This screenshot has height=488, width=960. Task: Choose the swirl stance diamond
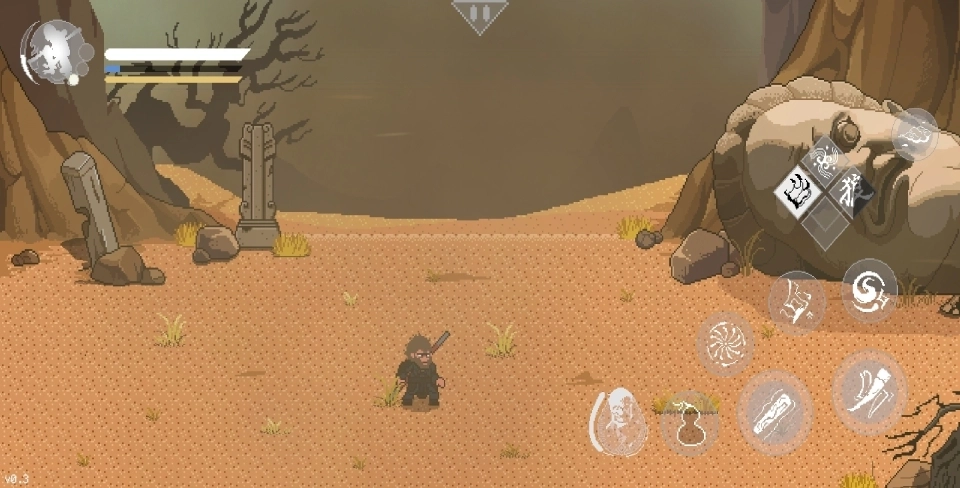(x=825, y=160)
